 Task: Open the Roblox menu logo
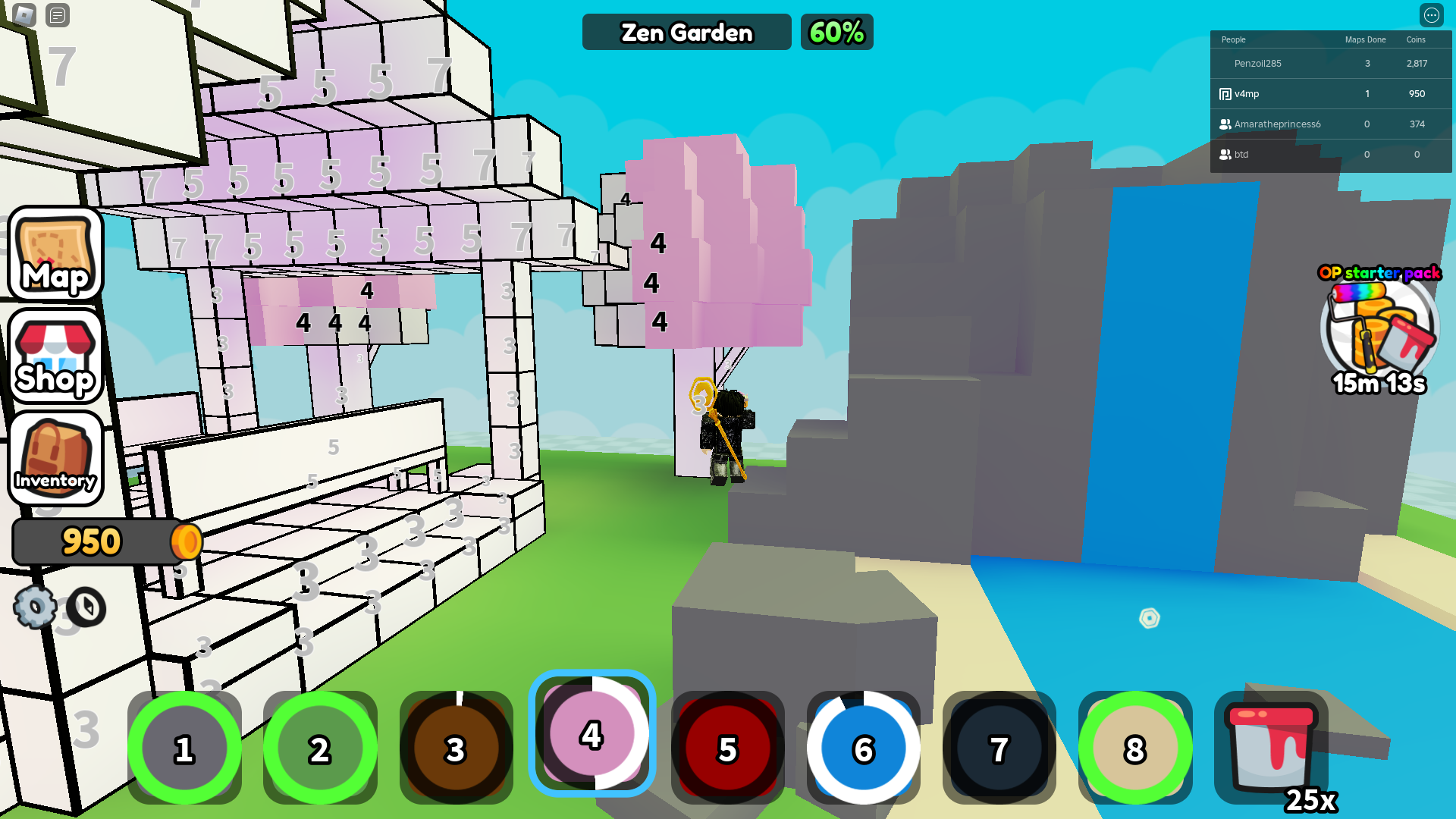point(24,15)
